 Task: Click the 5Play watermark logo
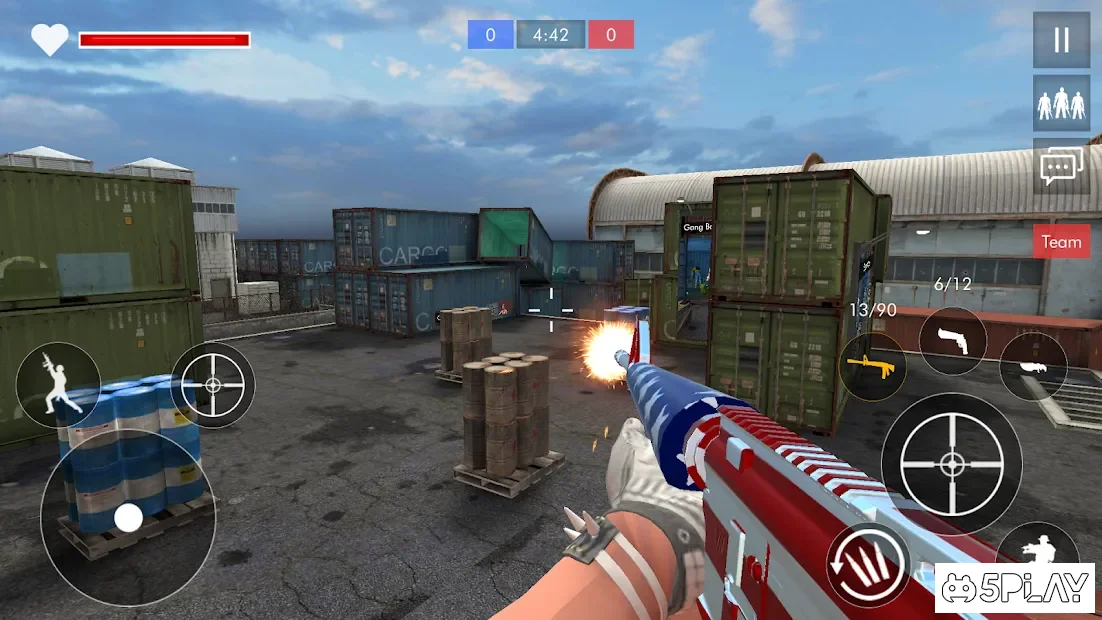(1014, 589)
